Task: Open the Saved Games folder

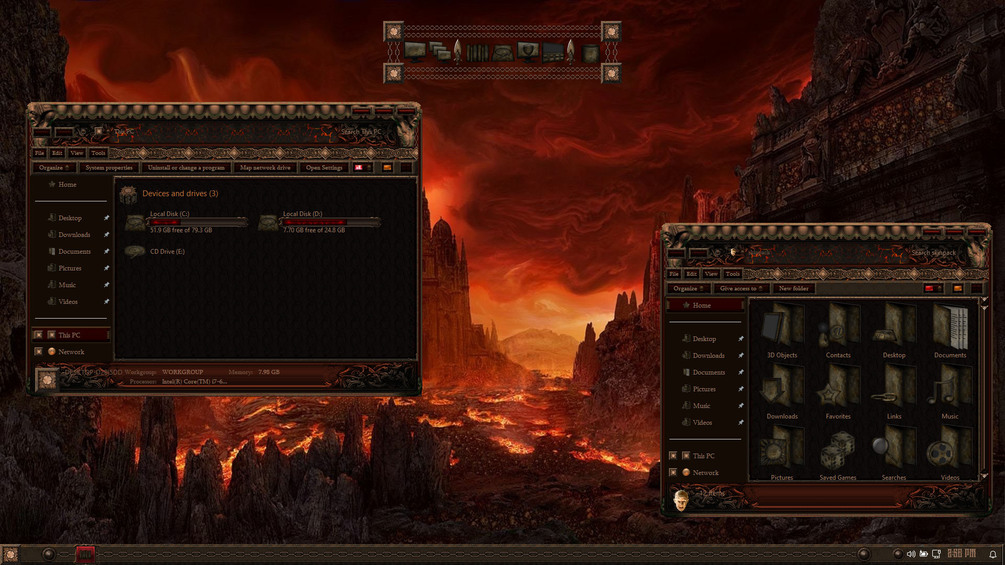Action: tap(838, 452)
